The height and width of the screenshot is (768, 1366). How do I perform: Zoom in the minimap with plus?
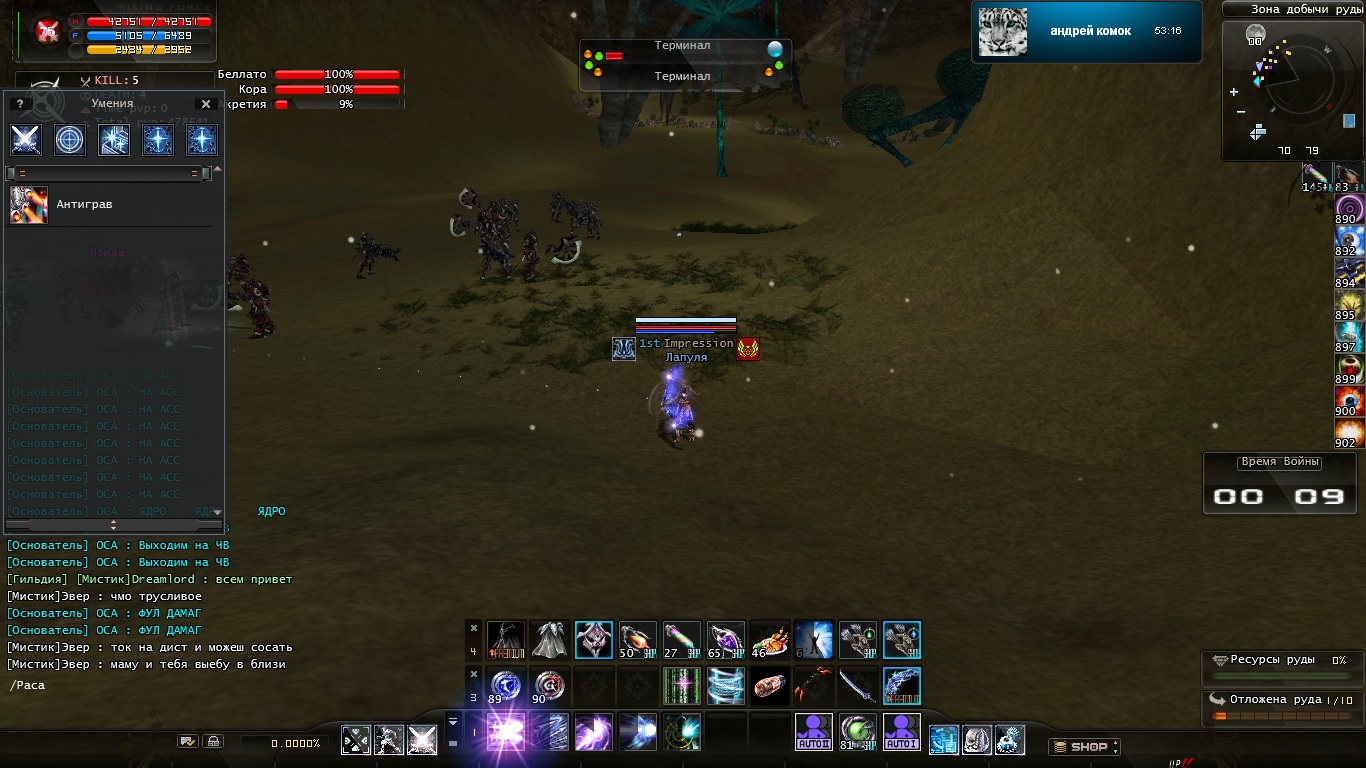[x=1233, y=92]
